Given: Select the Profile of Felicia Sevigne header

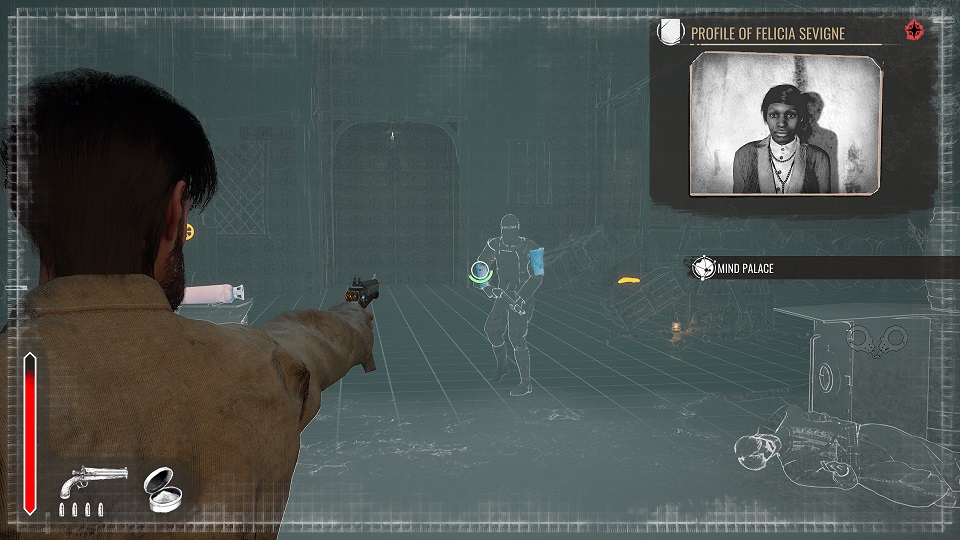Looking at the screenshot, I should [767, 33].
